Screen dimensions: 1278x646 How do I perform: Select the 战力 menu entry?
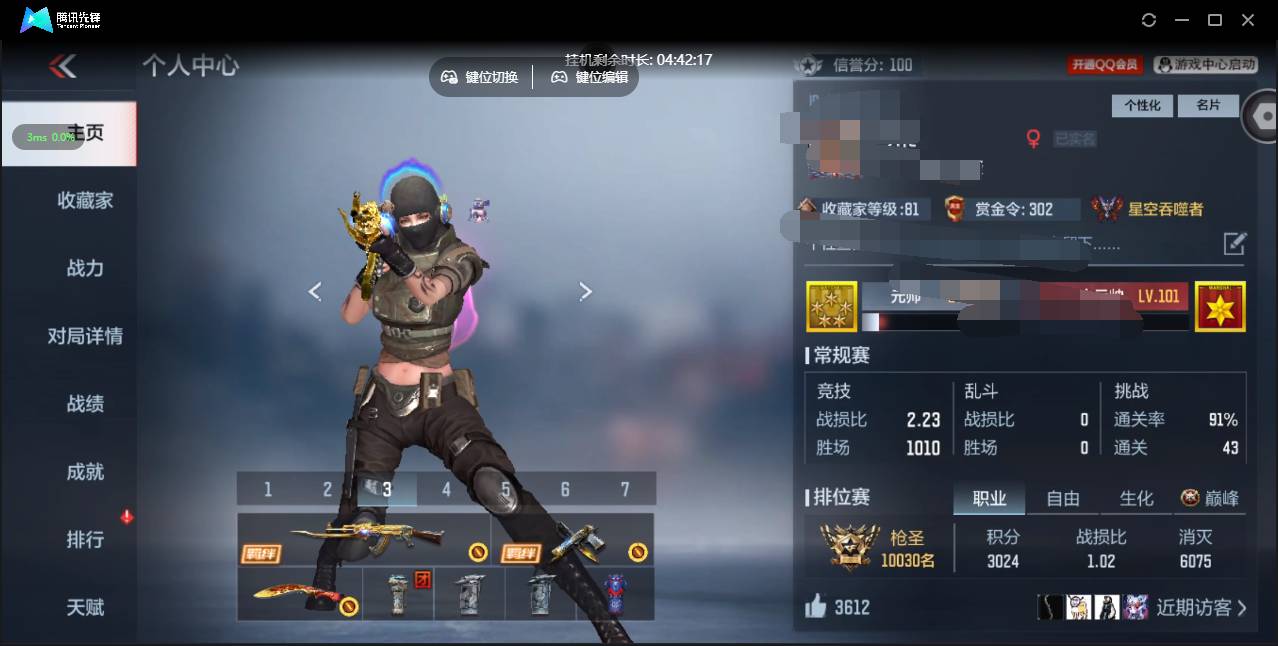(85, 268)
